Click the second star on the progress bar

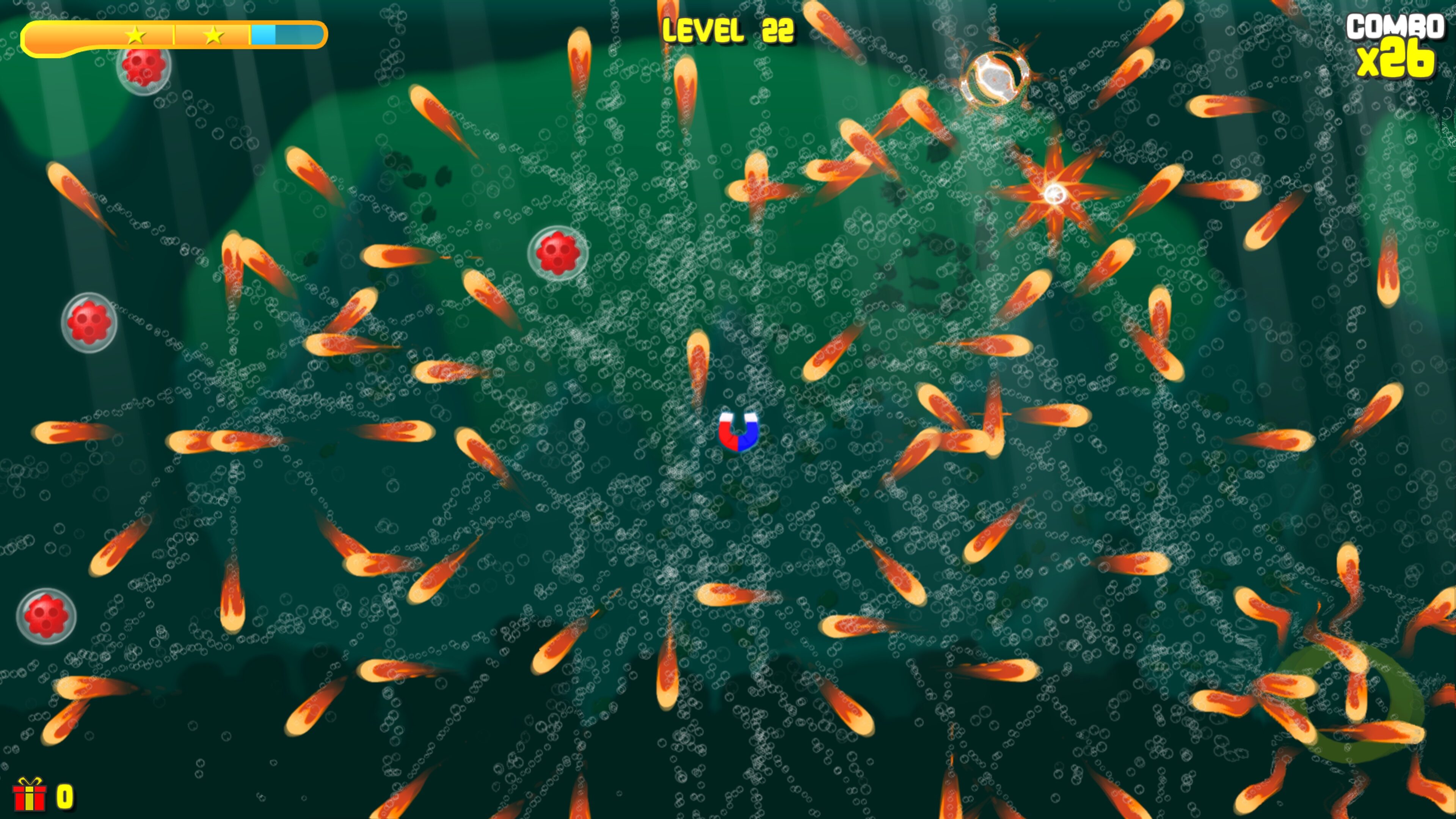213,36
